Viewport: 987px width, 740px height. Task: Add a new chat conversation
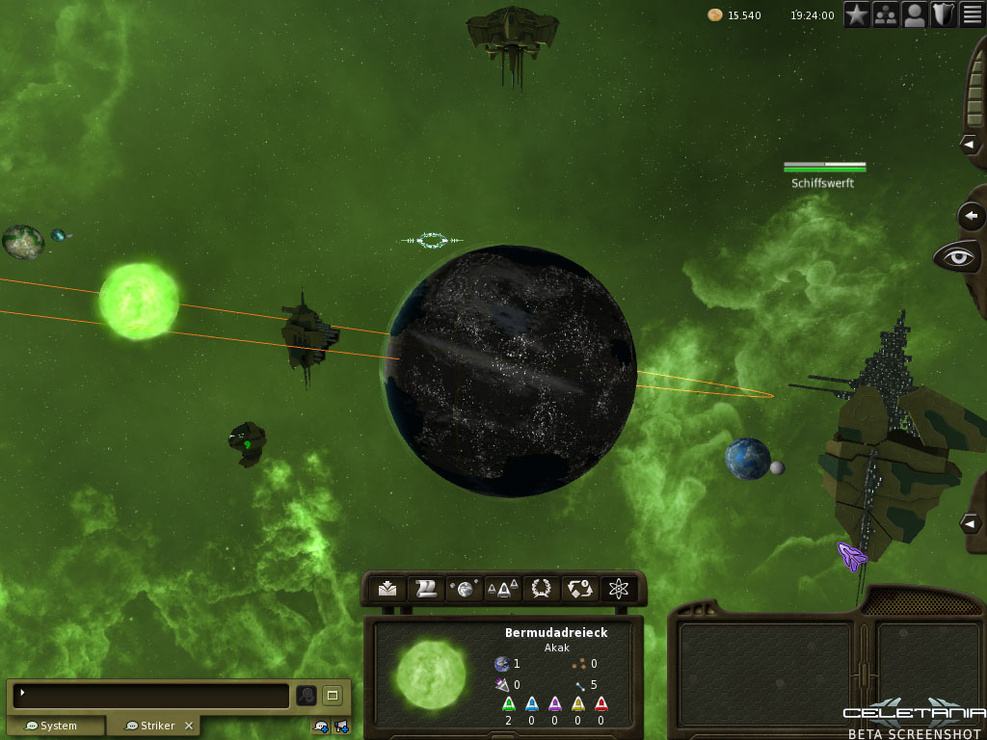point(321,727)
